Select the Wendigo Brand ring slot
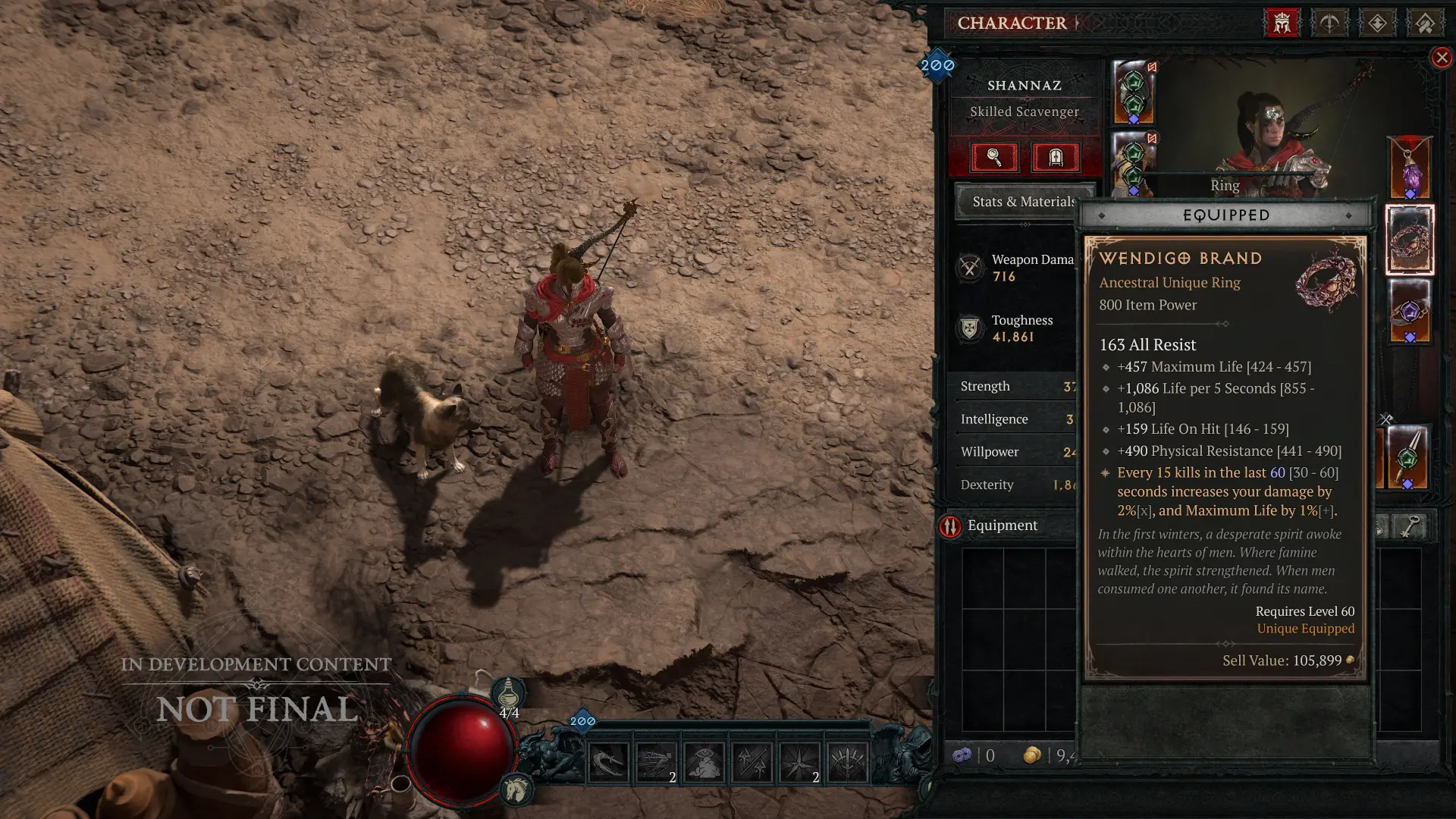The height and width of the screenshot is (819, 1456). point(1409,240)
